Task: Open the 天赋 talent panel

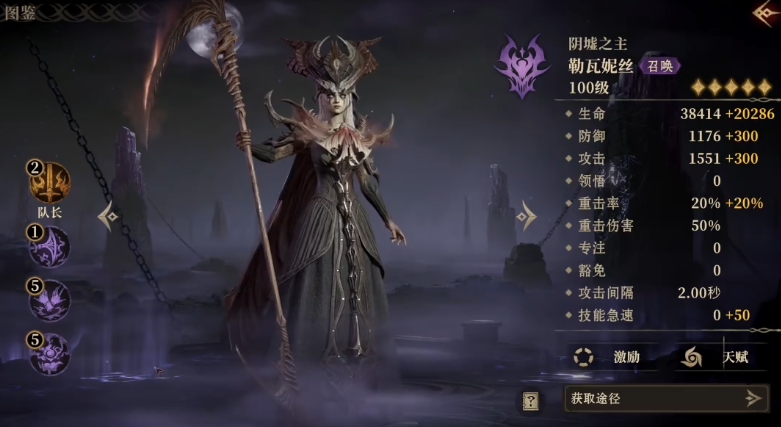Action: [716, 356]
